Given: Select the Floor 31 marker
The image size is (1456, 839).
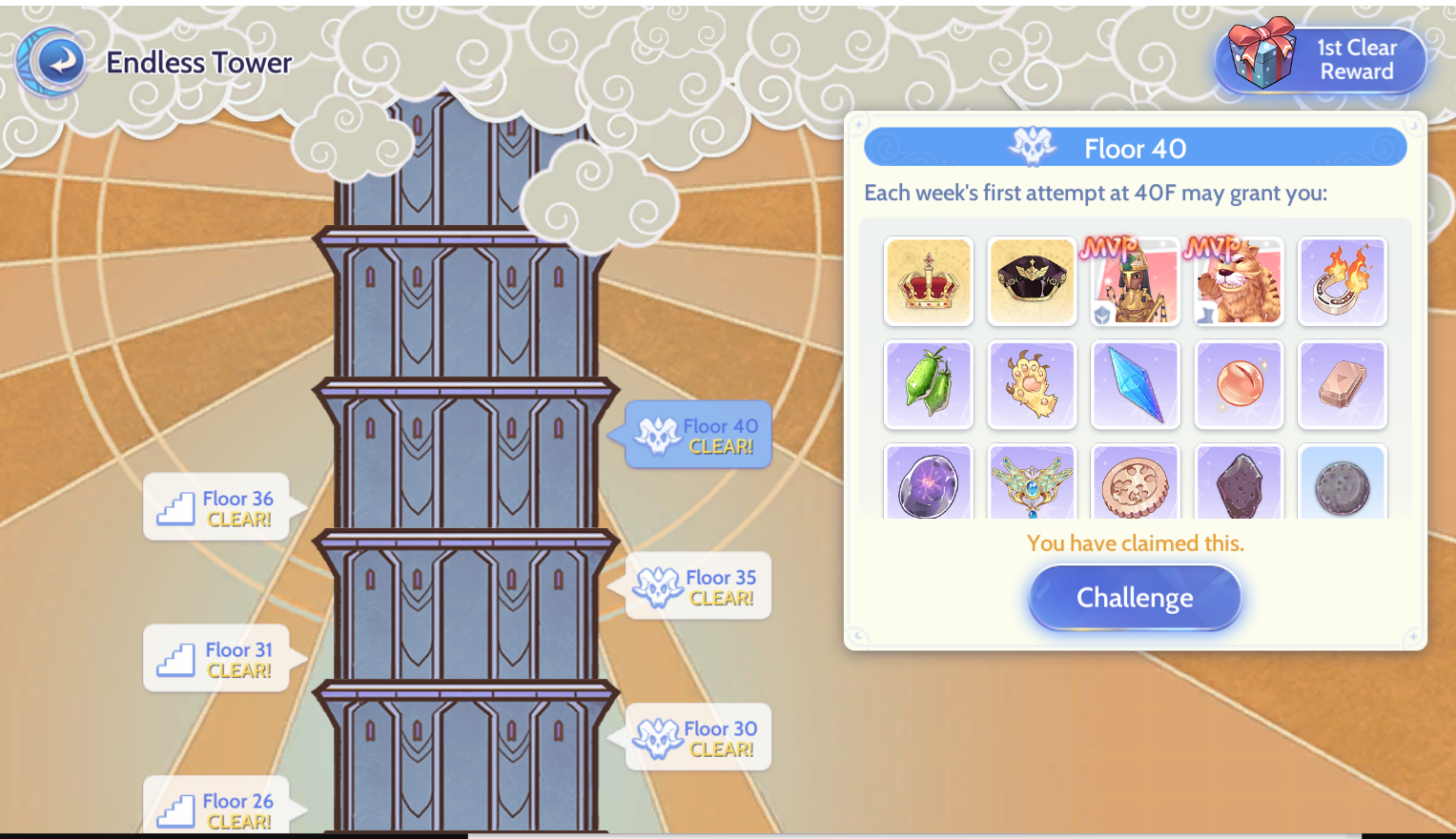Looking at the screenshot, I should pyautogui.click(x=218, y=660).
